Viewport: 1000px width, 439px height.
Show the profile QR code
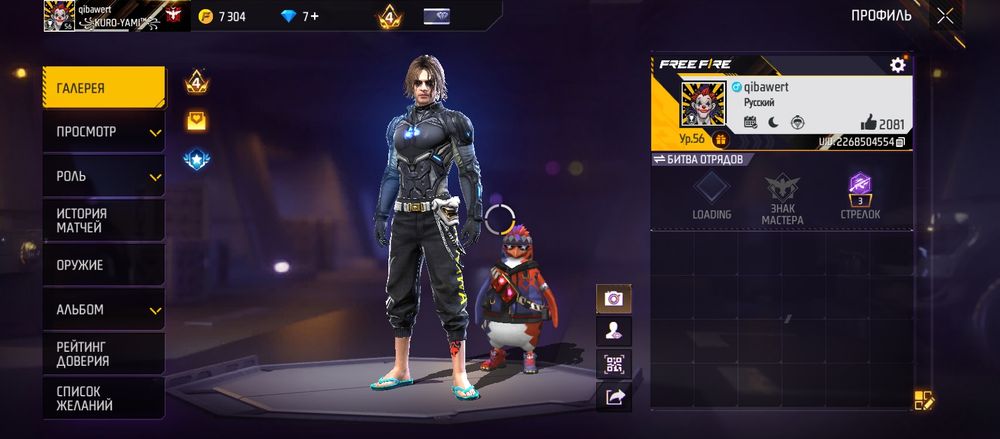tap(613, 364)
